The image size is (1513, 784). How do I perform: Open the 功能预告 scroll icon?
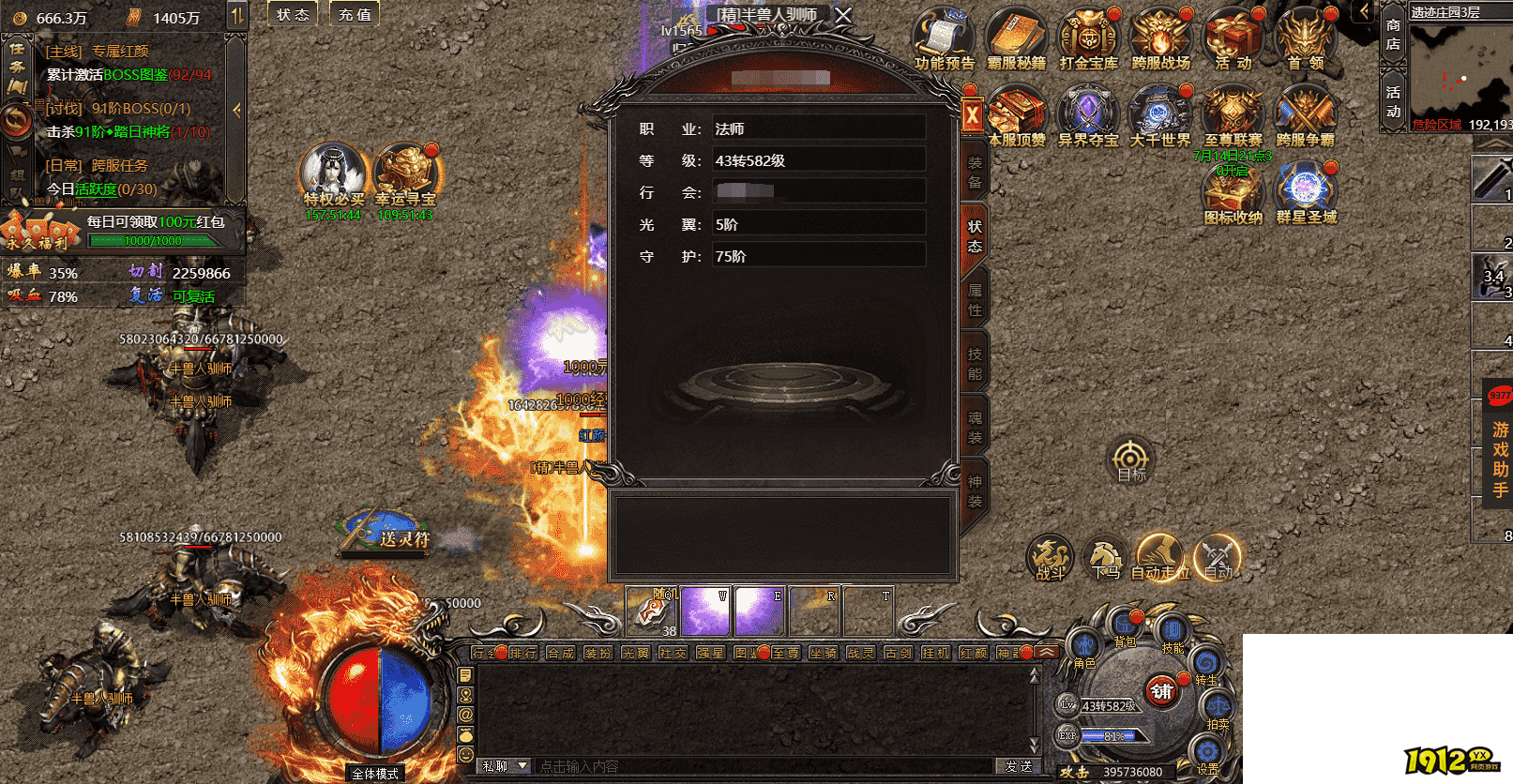(x=943, y=38)
